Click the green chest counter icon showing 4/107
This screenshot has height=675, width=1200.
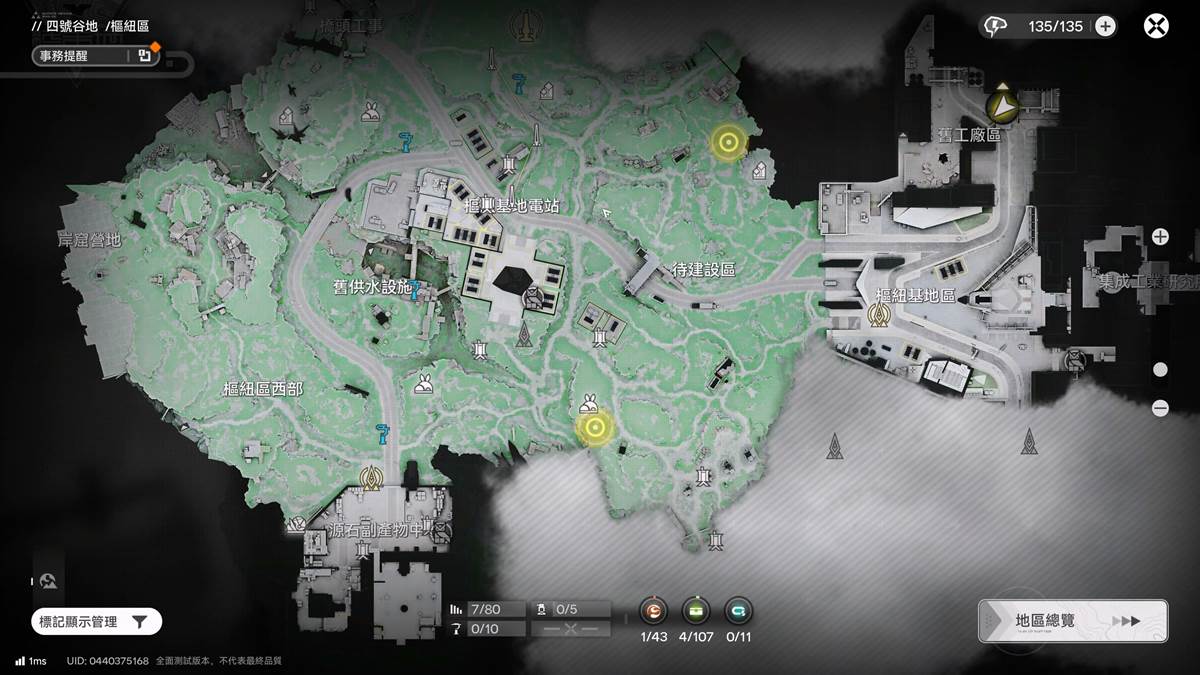pos(696,611)
